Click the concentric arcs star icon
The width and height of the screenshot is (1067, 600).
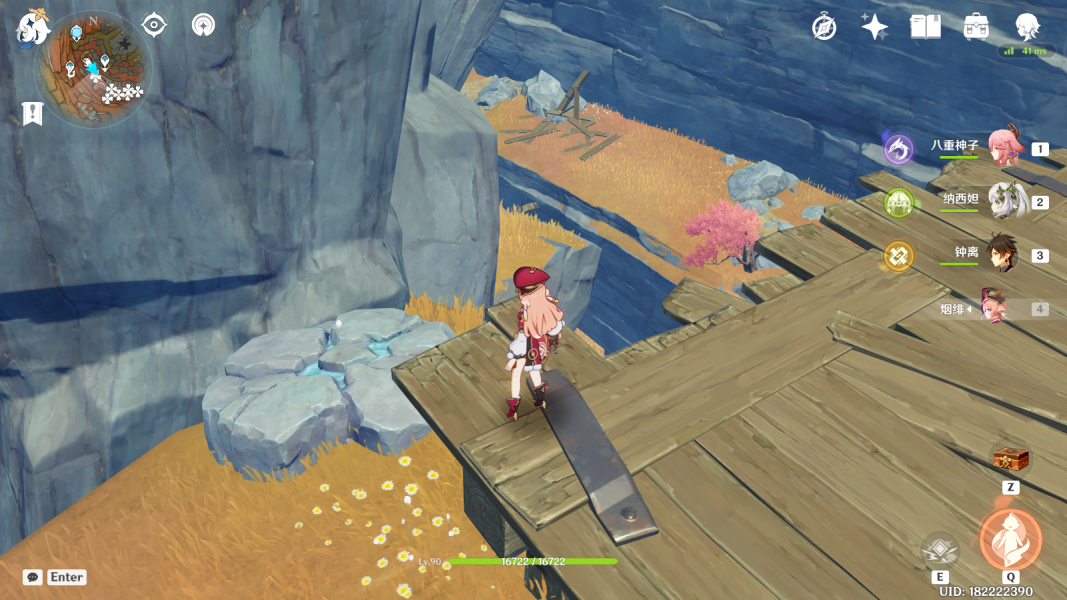tap(203, 25)
